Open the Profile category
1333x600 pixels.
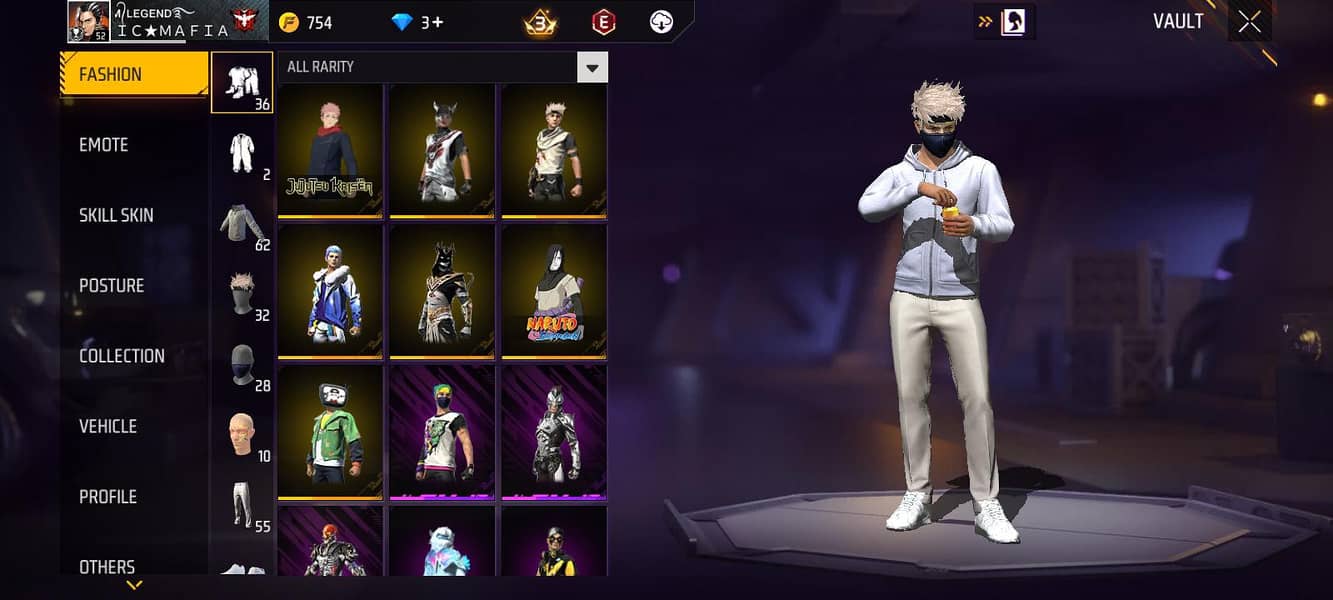(x=108, y=497)
